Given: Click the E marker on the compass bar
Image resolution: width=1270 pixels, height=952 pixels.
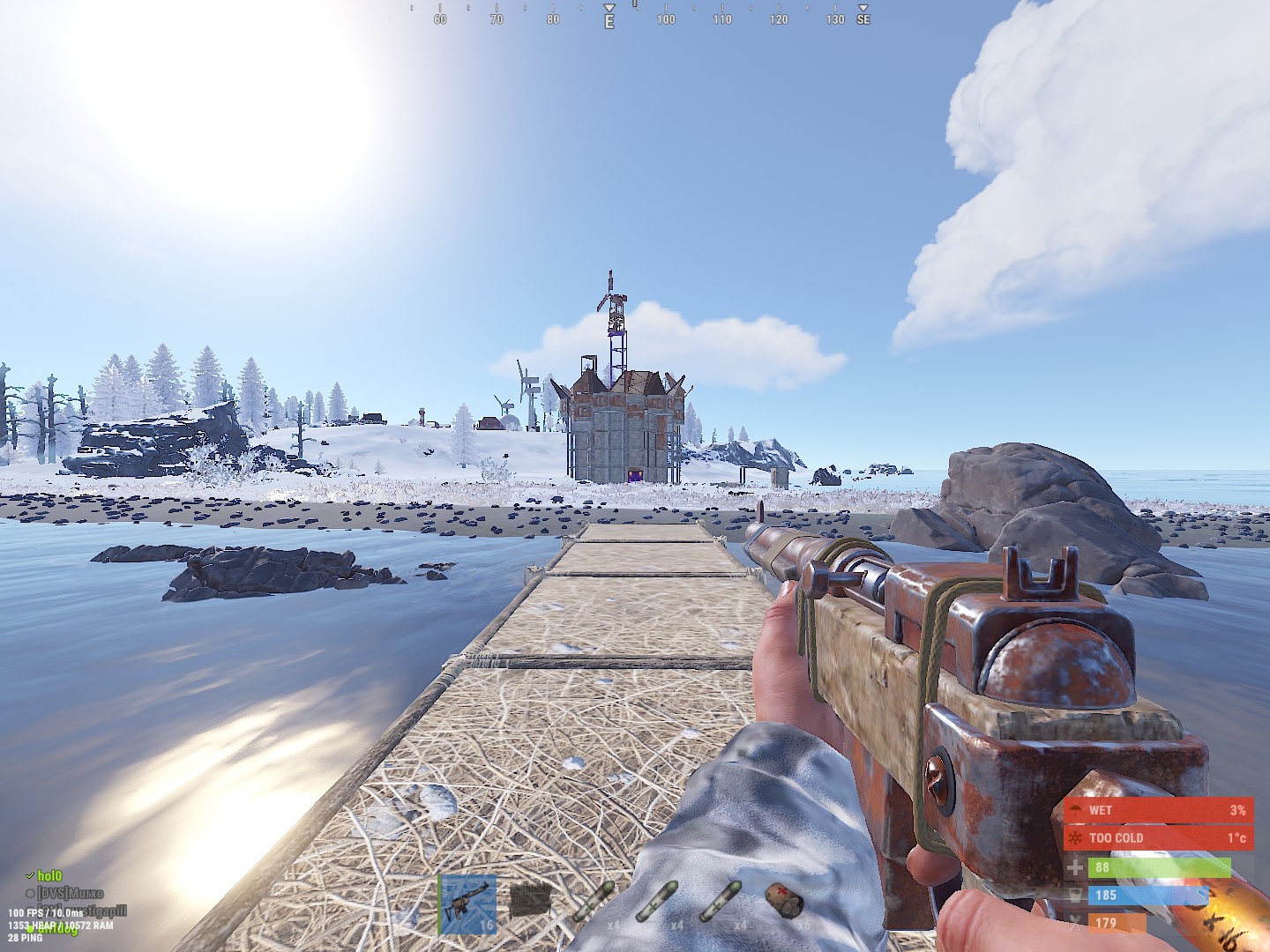Looking at the screenshot, I should (608, 18).
